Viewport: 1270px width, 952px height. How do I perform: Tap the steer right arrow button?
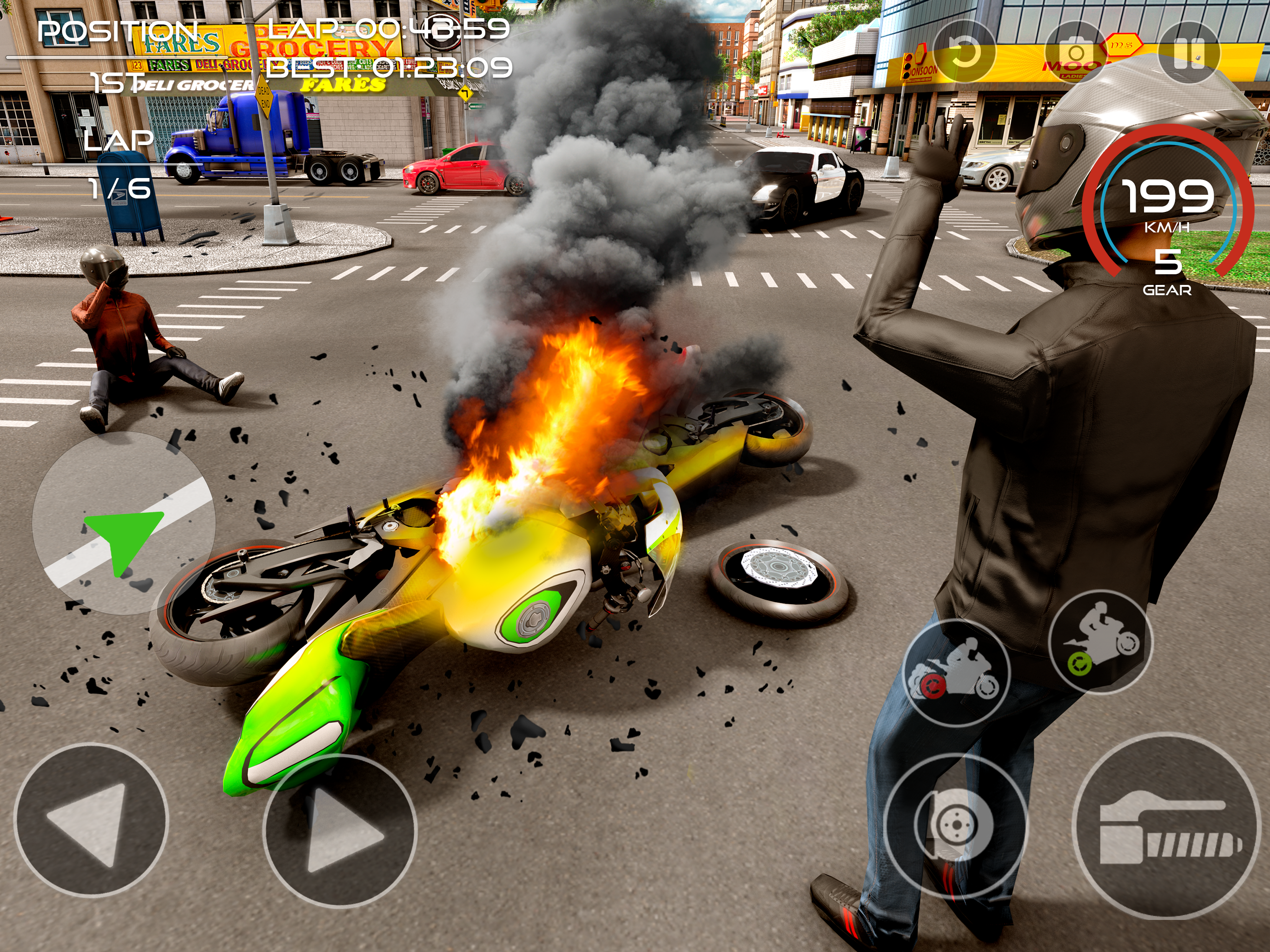click(x=340, y=830)
